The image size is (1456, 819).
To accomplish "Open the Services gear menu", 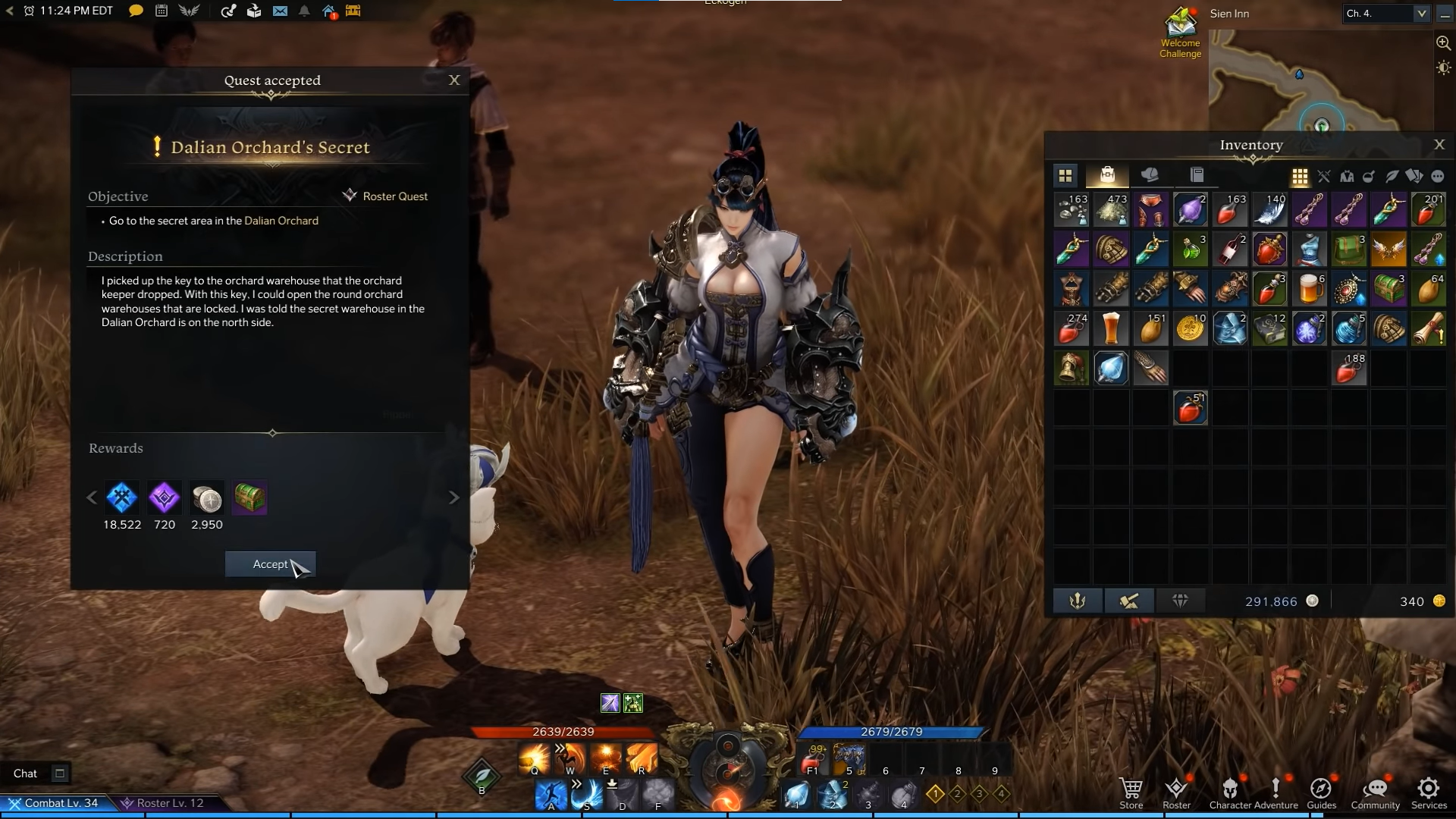I will click(1429, 792).
